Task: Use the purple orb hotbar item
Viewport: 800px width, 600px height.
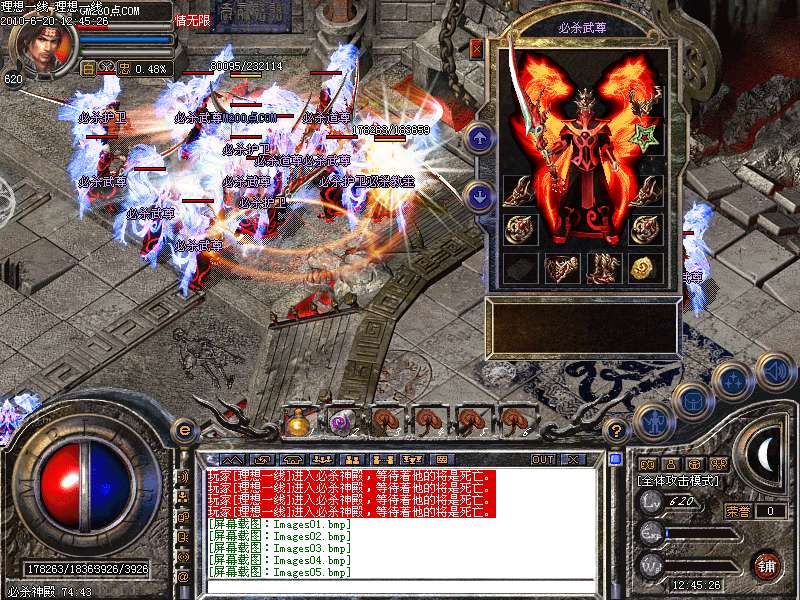Action: pyautogui.click(x=341, y=421)
